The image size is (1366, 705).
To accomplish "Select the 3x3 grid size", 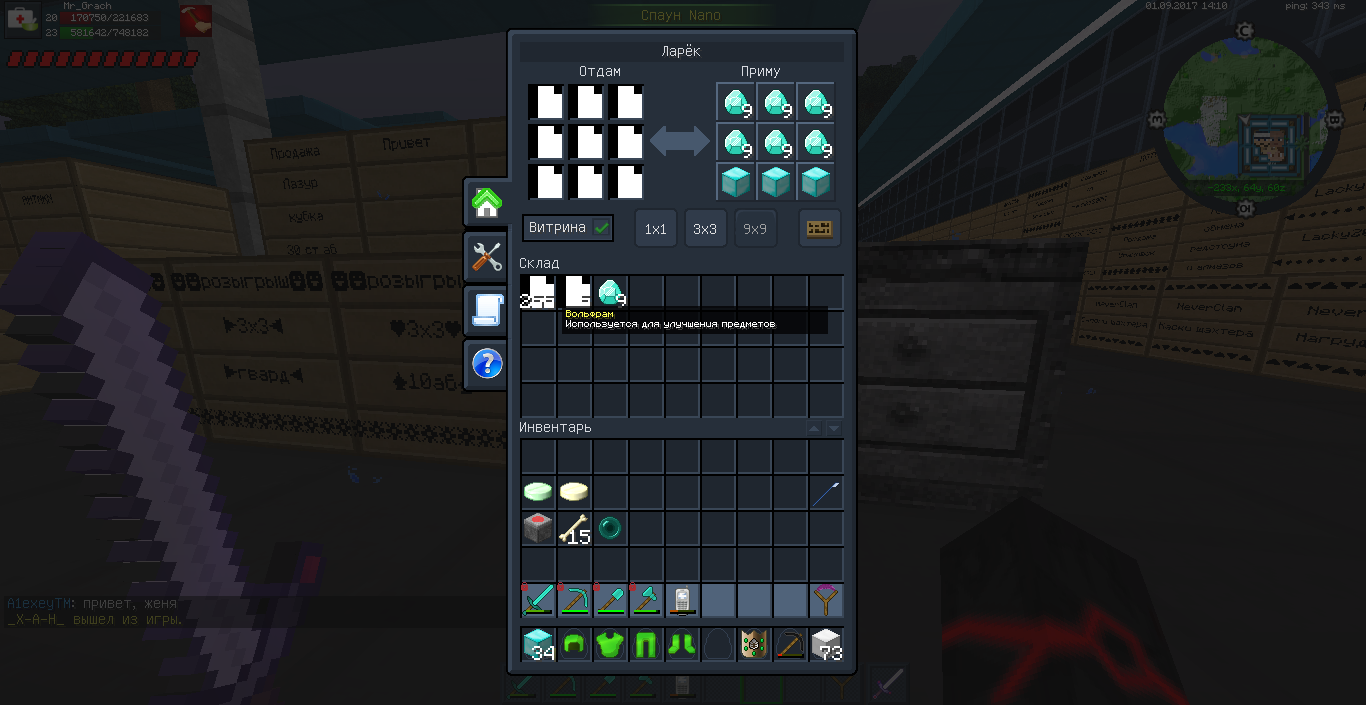I will pyautogui.click(x=705, y=229).
